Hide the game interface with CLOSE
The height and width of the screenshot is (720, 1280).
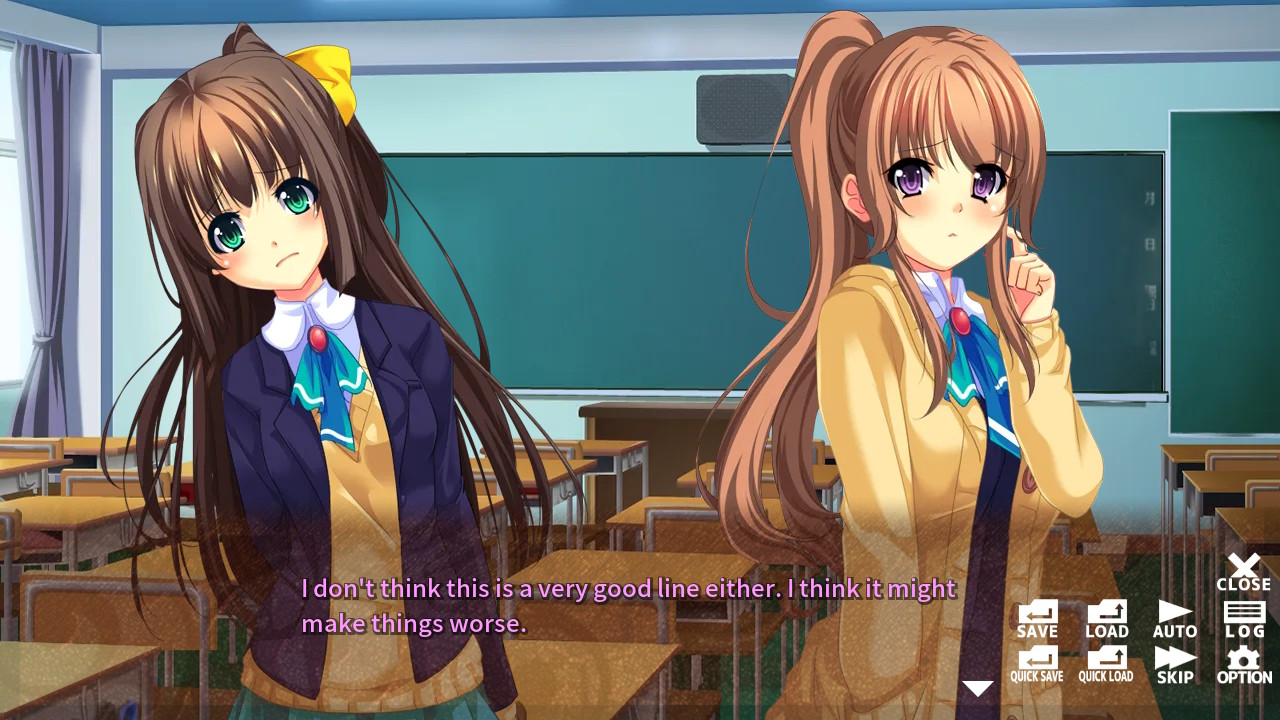1243,570
